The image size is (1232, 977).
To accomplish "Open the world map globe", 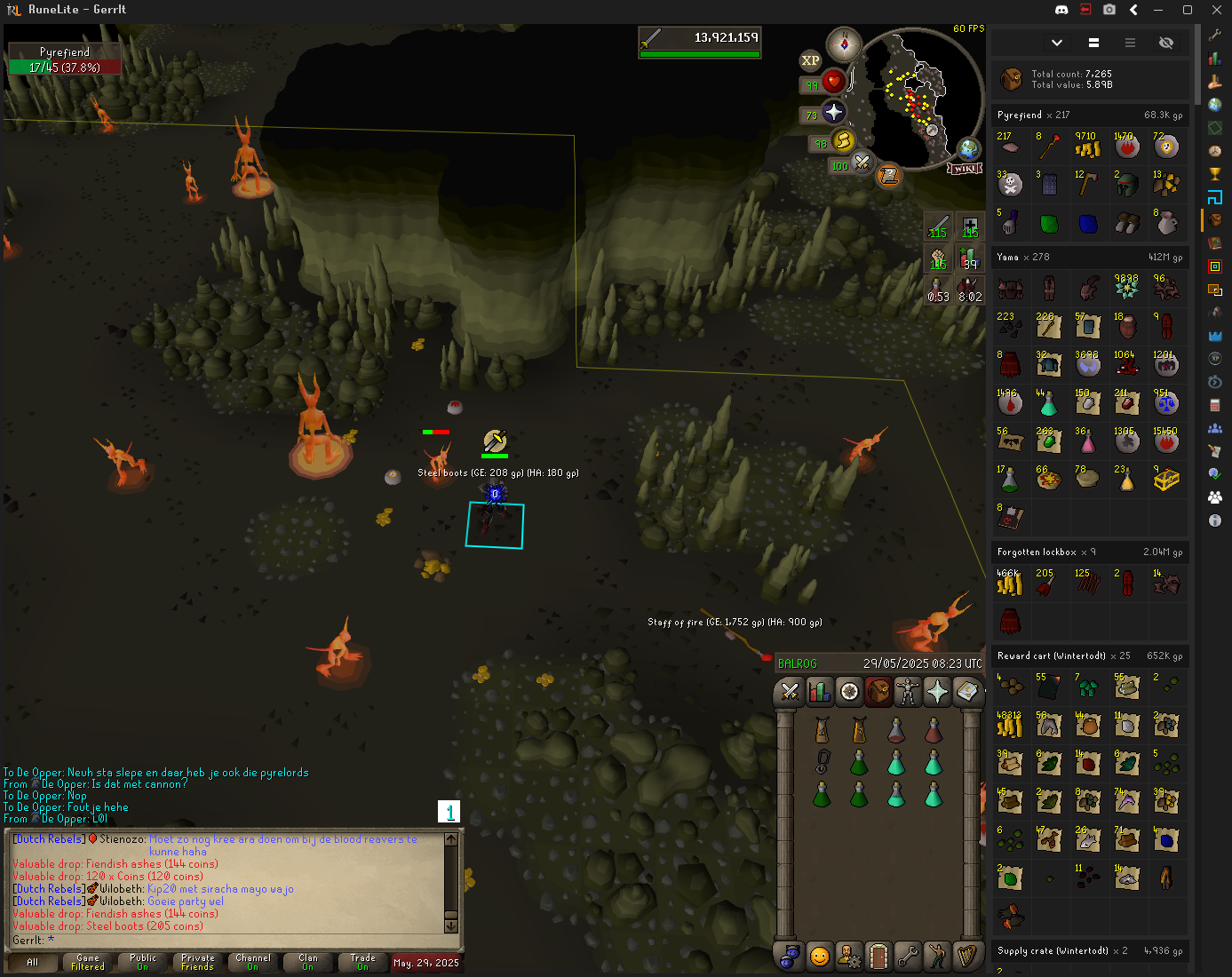I will coord(968,148).
